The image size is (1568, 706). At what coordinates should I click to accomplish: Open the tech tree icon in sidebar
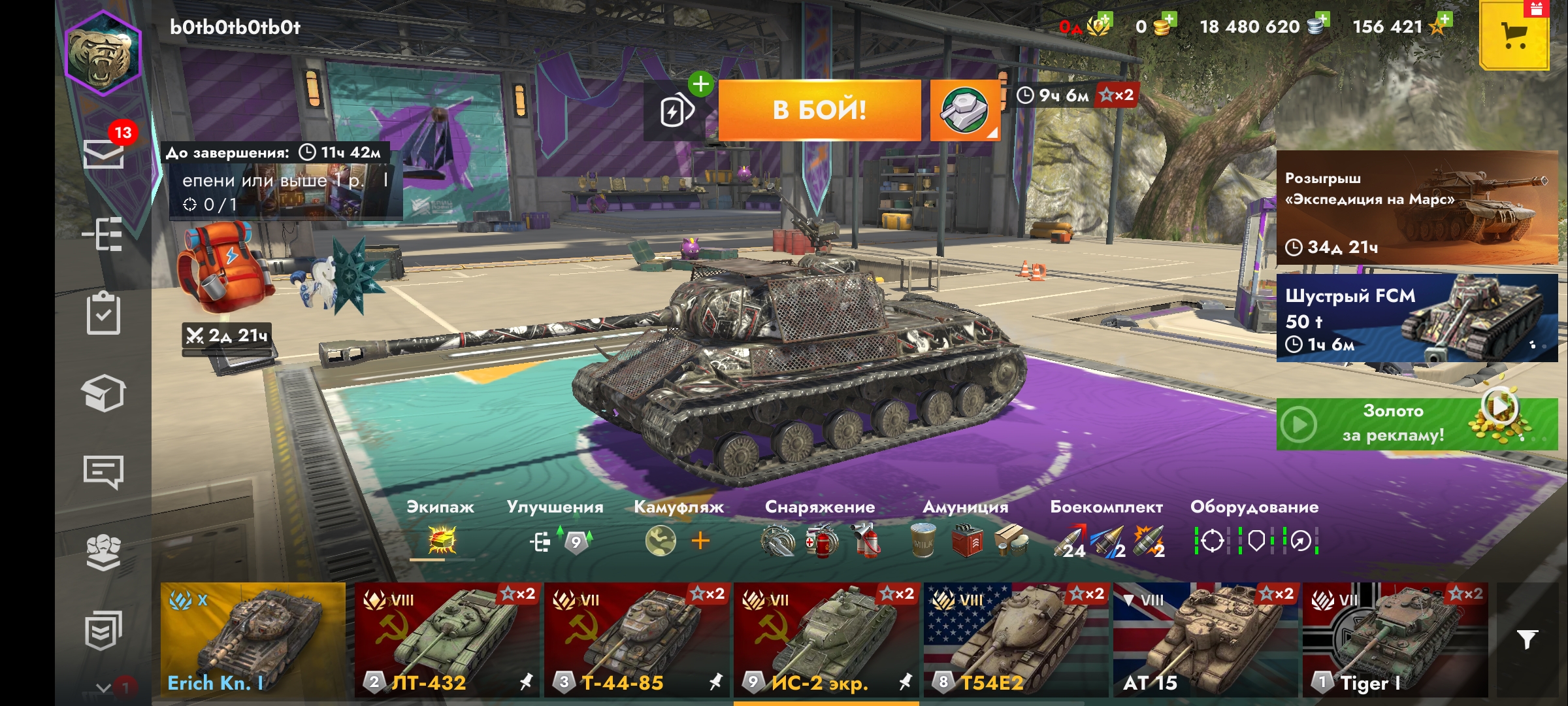(x=104, y=234)
